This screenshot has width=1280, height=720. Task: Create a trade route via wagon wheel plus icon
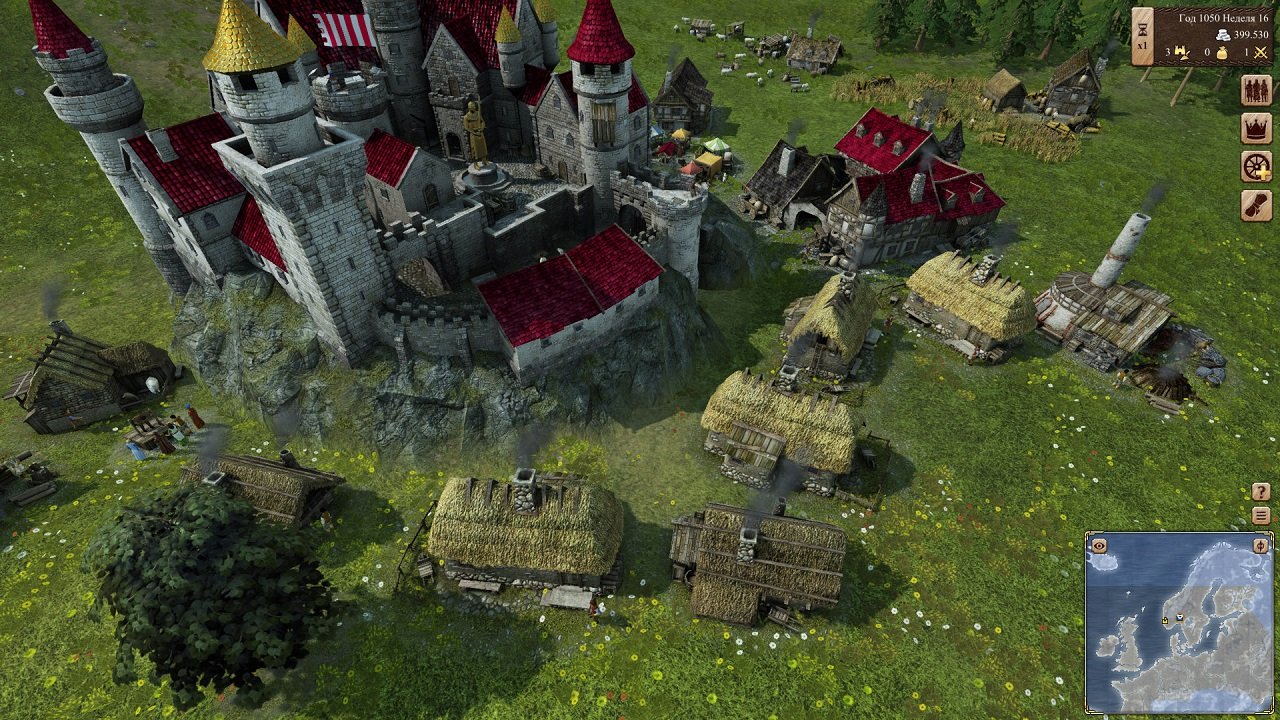1255,166
